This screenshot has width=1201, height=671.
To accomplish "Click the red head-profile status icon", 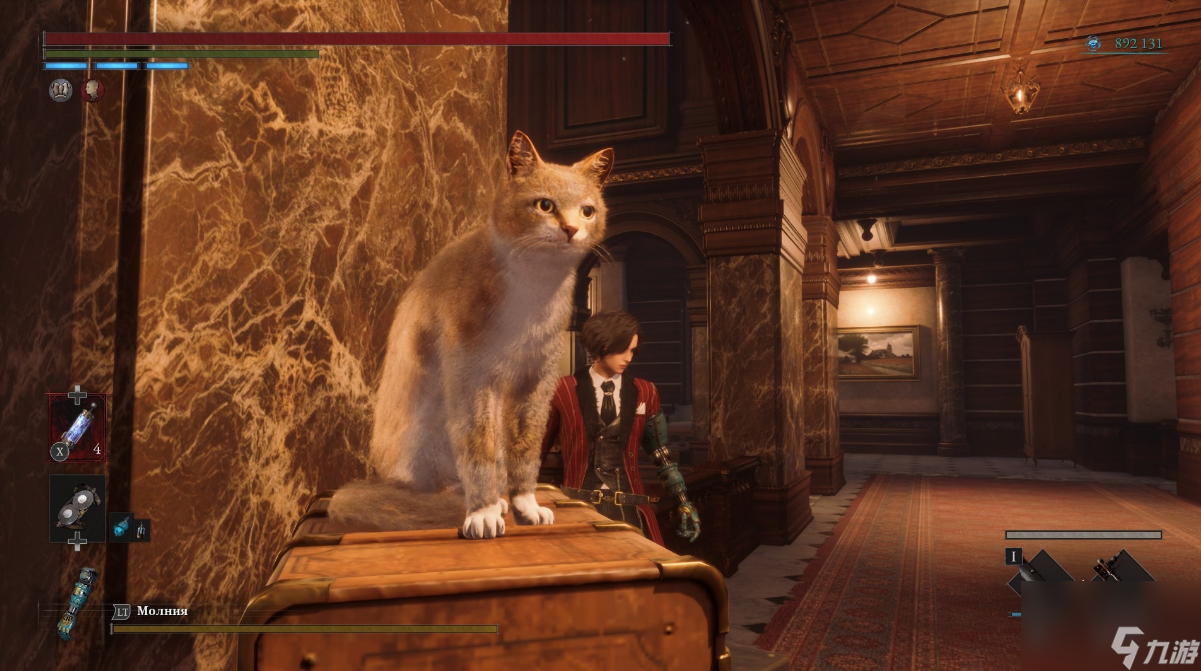I will tap(92, 90).
